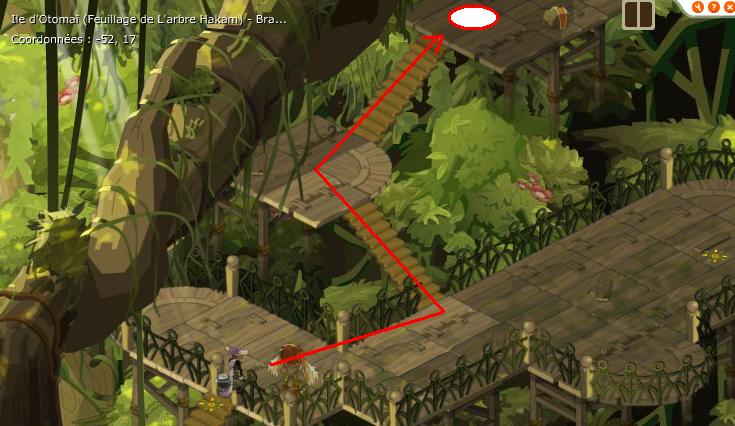Open the options via the wrench icon
The width and height of the screenshot is (735, 426).
(699, 7)
